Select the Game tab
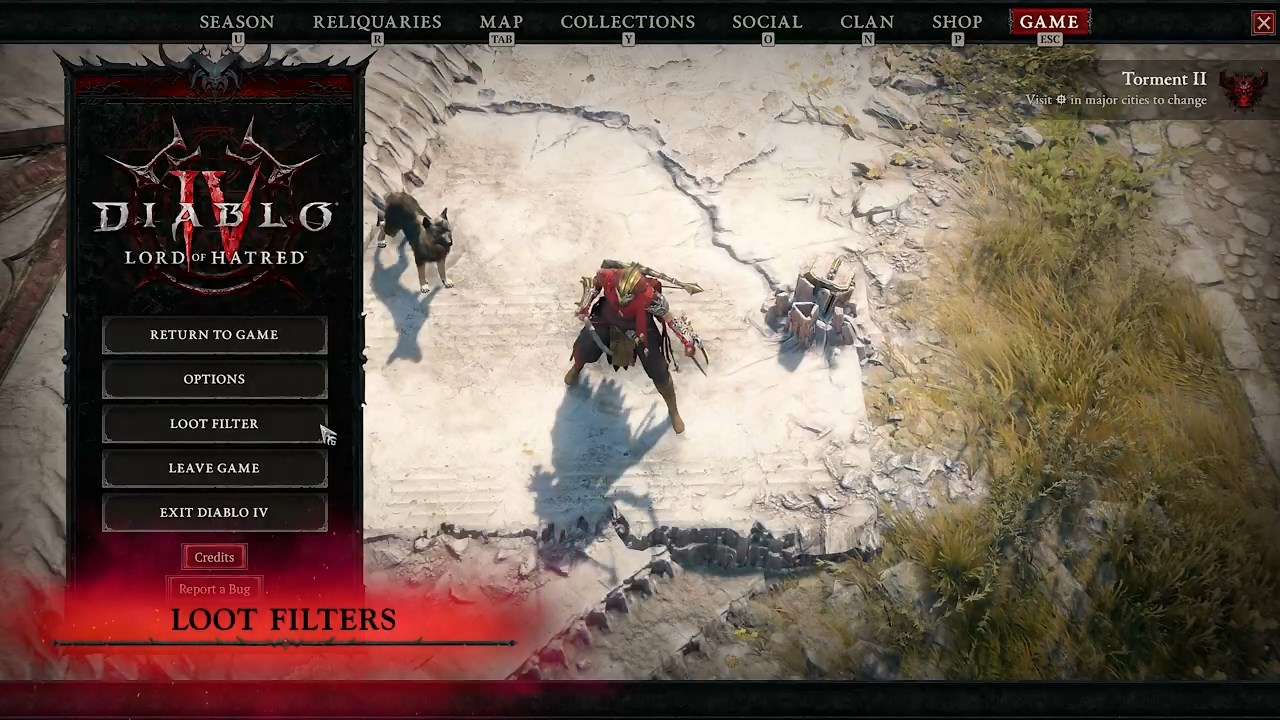Image resolution: width=1280 pixels, height=720 pixels. [1049, 22]
